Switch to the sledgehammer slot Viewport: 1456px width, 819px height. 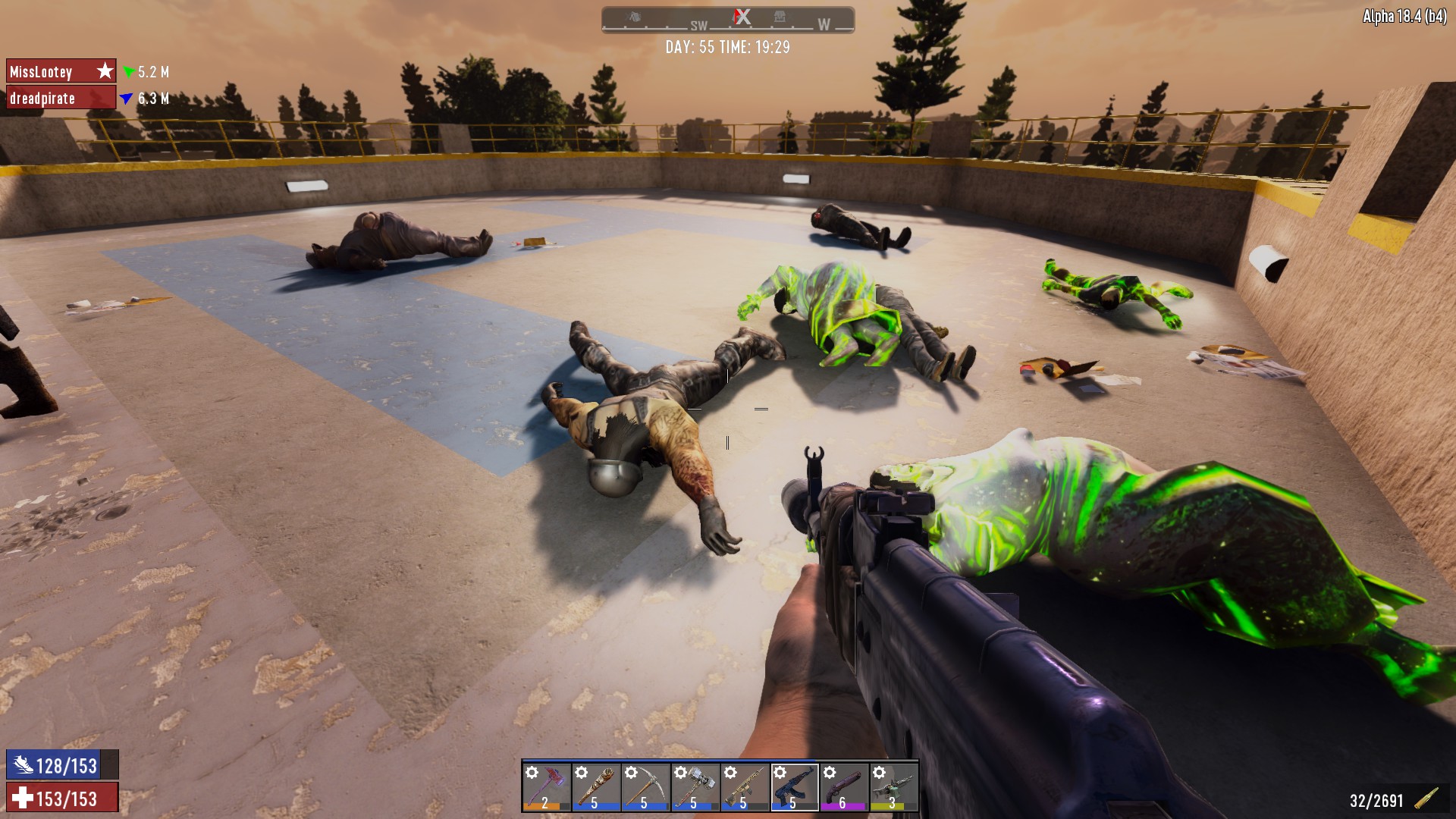[x=695, y=786]
